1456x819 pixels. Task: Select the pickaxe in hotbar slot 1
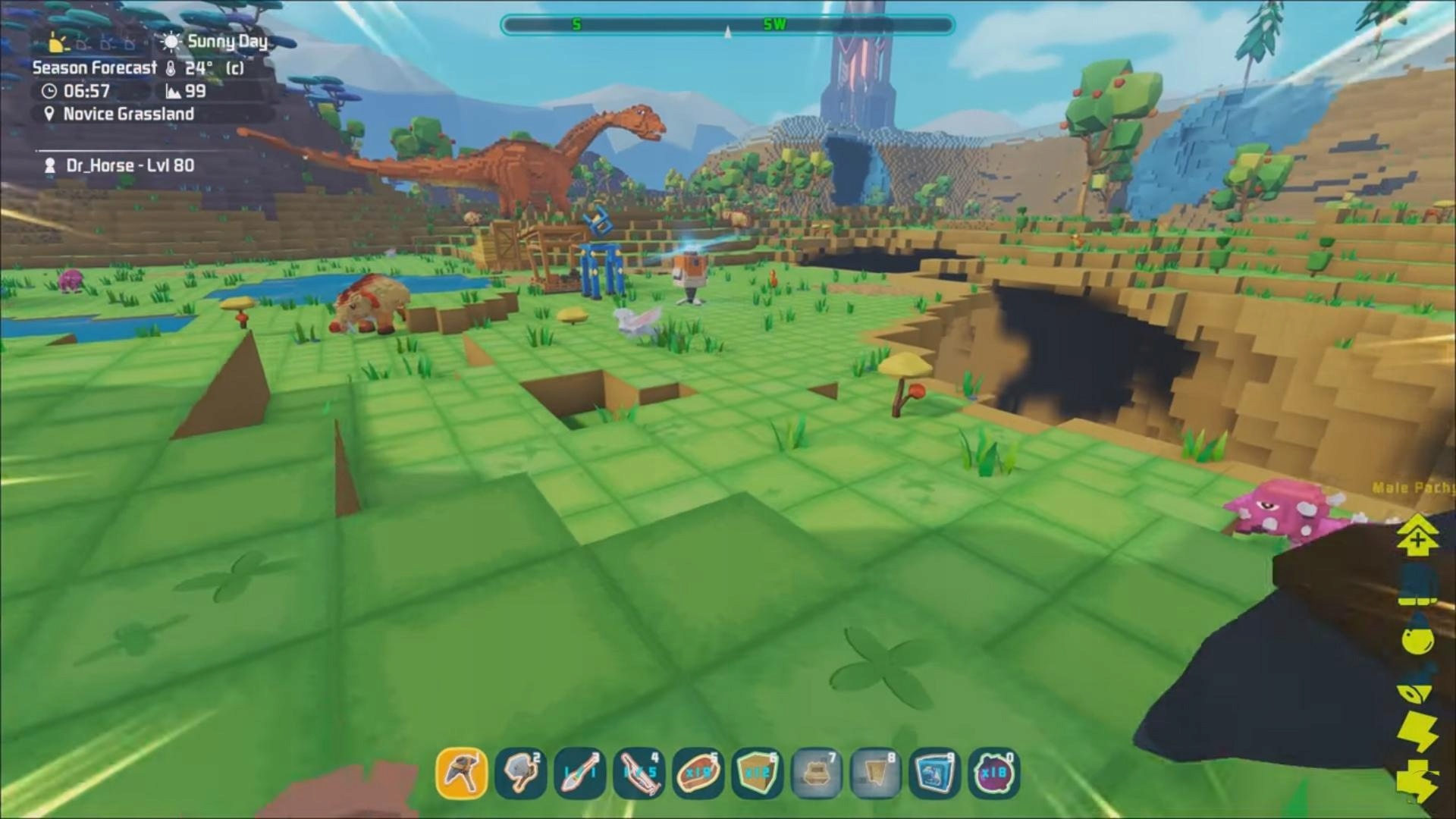[x=463, y=771]
